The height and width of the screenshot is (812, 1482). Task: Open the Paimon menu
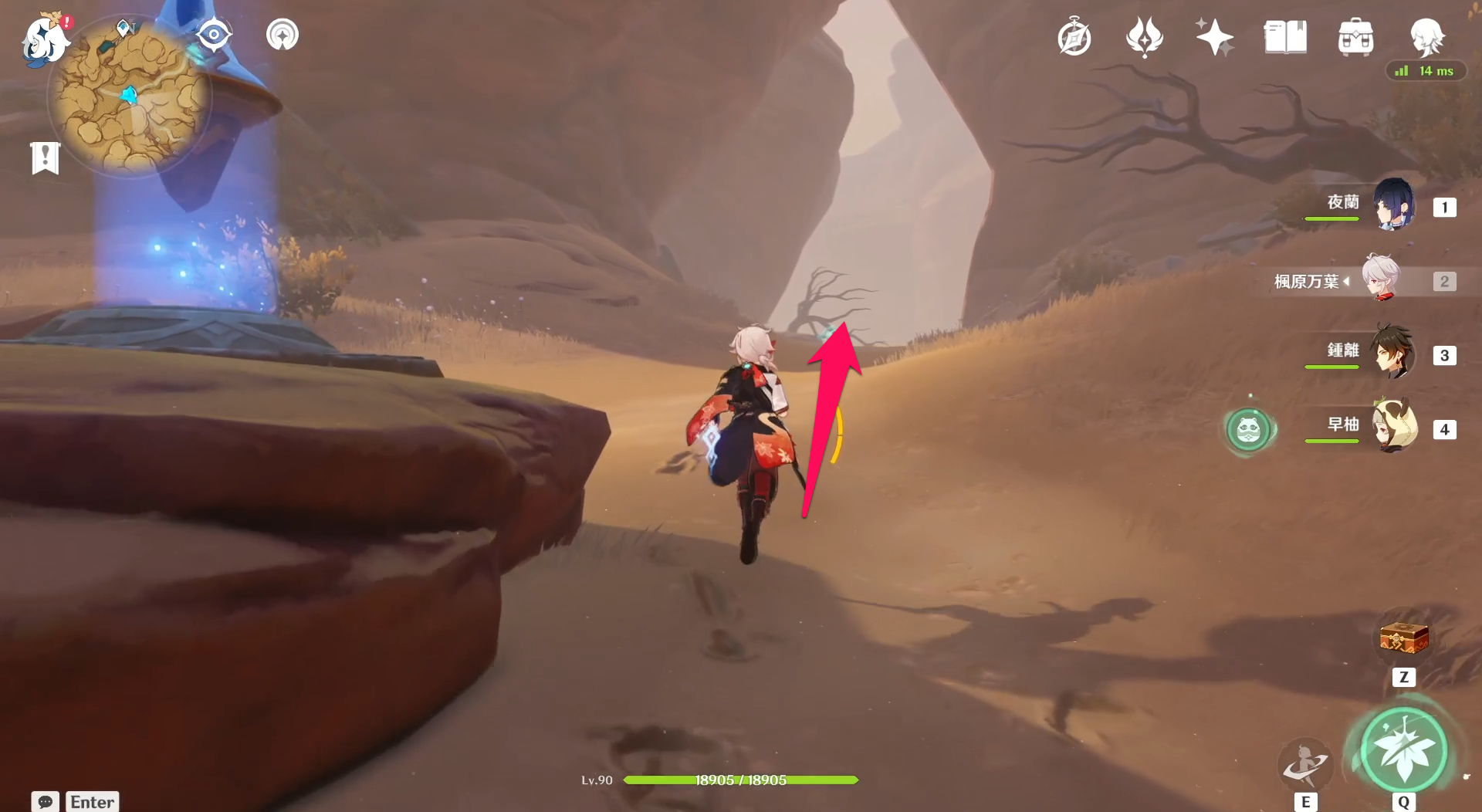(x=44, y=39)
